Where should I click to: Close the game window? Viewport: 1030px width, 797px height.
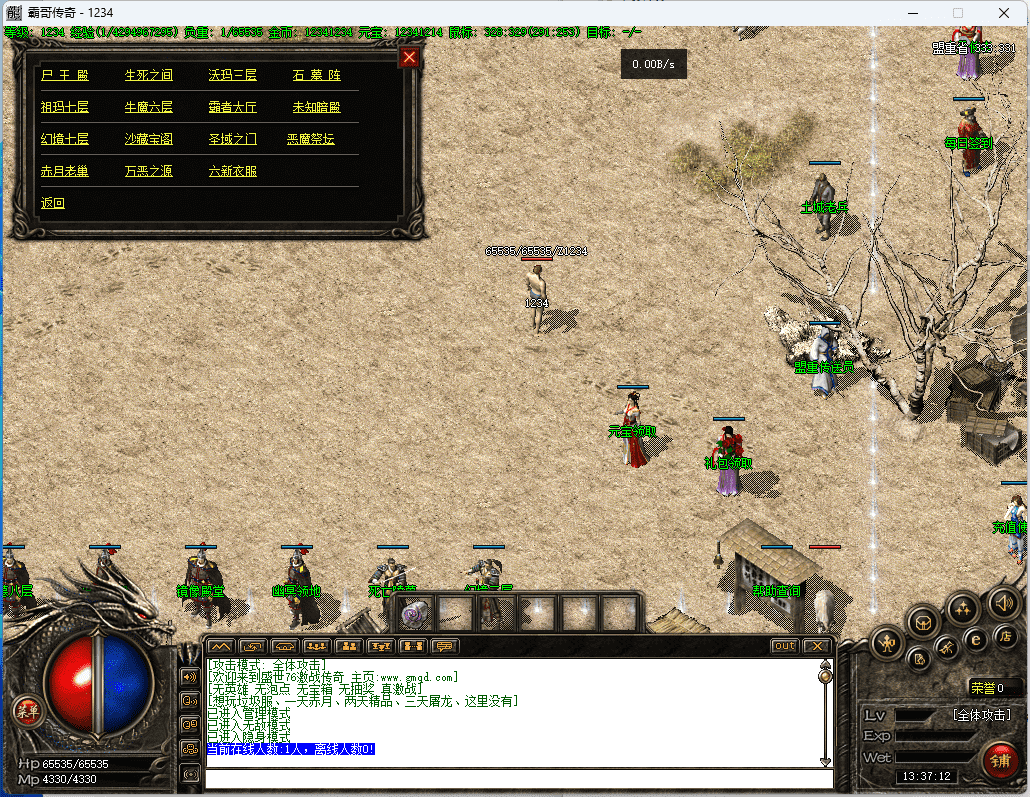point(1003,13)
